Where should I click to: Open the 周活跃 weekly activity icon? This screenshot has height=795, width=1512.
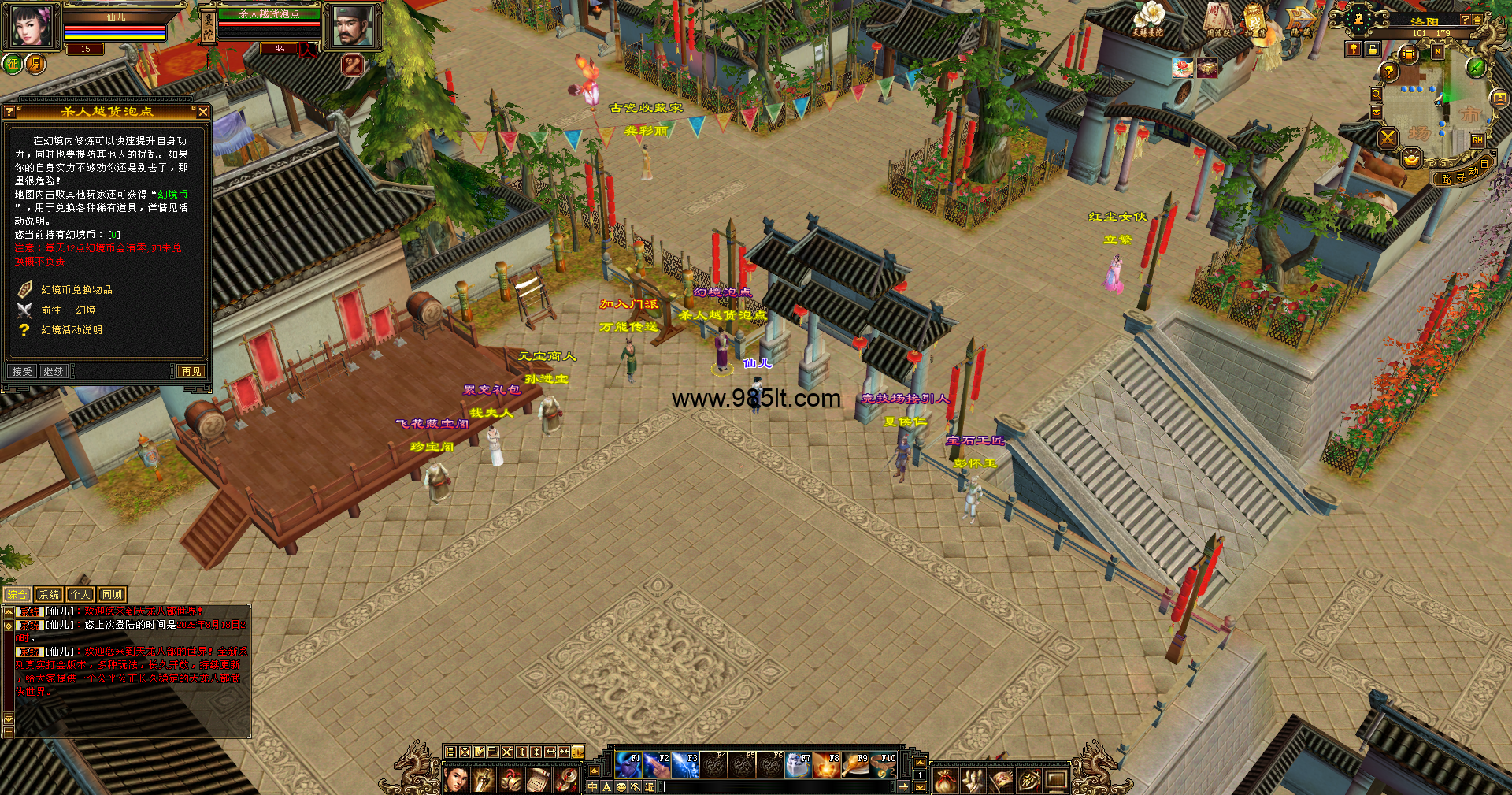[x=1217, y=20]
